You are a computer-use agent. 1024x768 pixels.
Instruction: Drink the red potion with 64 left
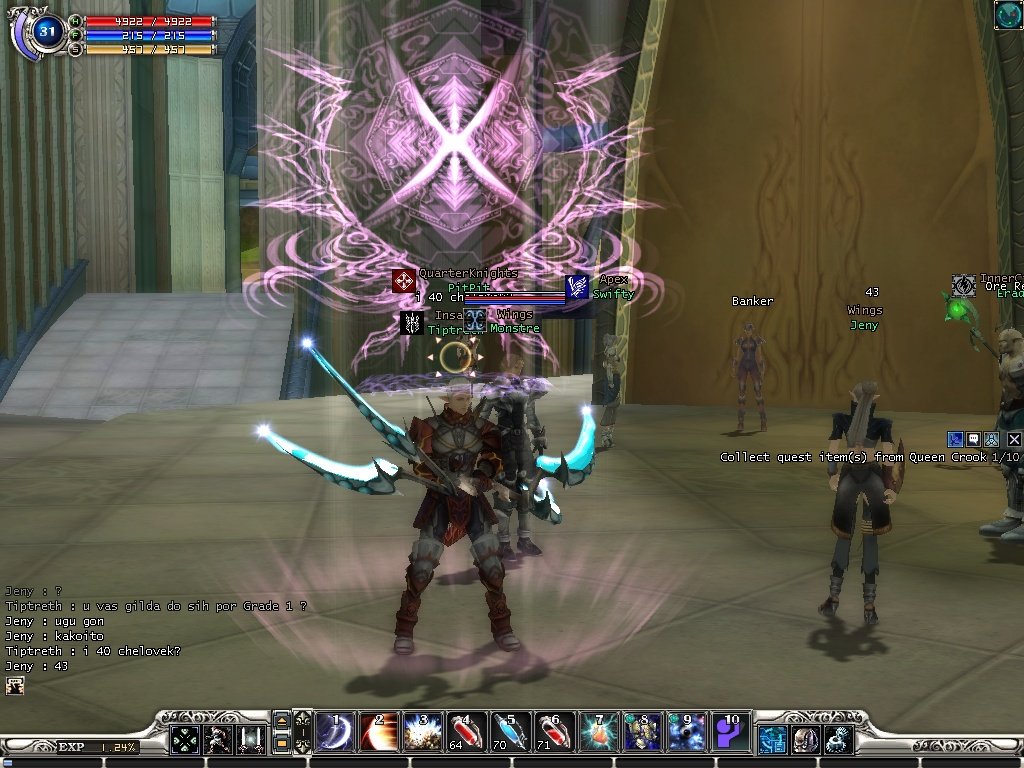tap(464, 733)
